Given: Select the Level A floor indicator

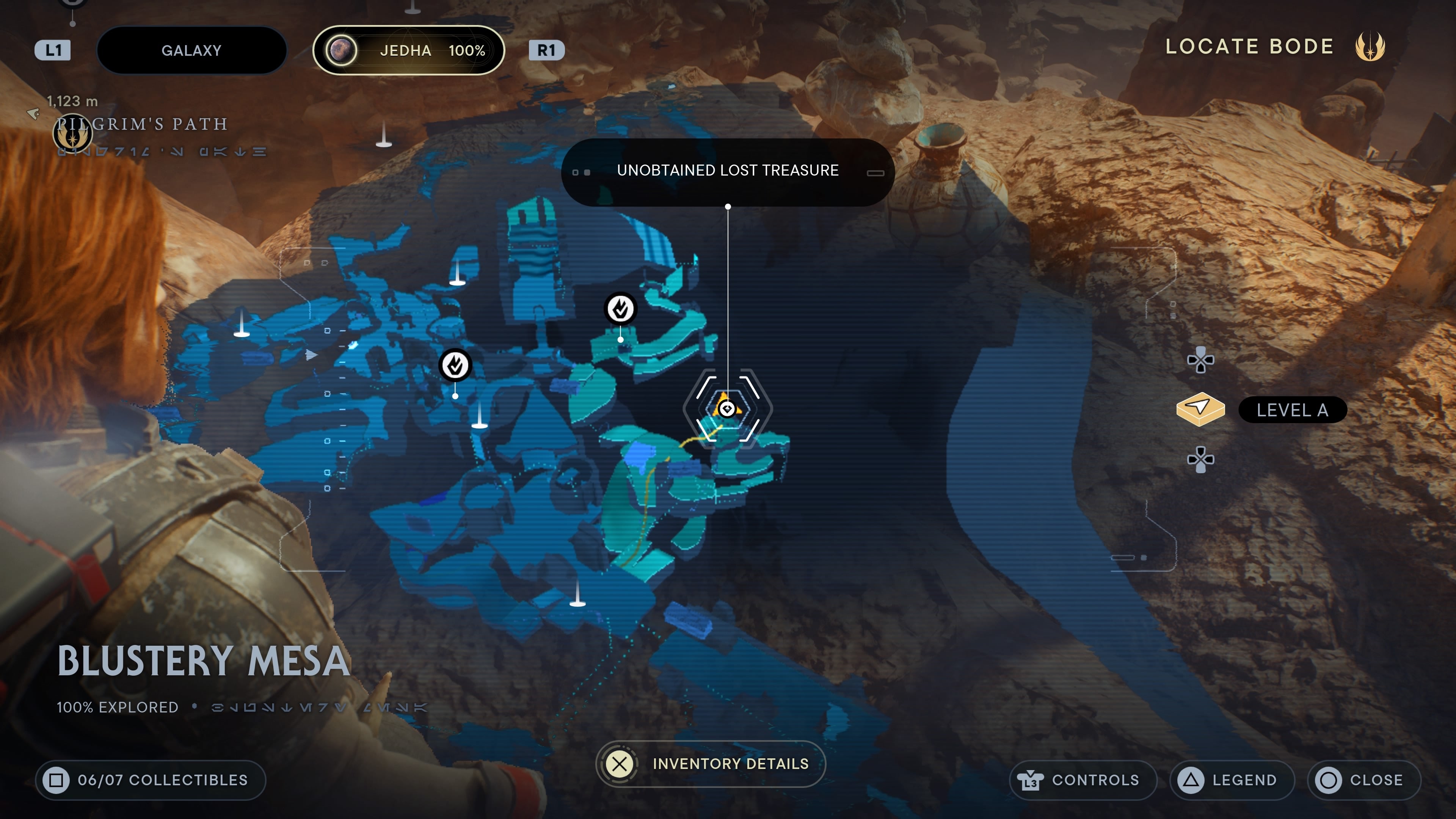Looking at the screenshot, I should click(1291, 410).
